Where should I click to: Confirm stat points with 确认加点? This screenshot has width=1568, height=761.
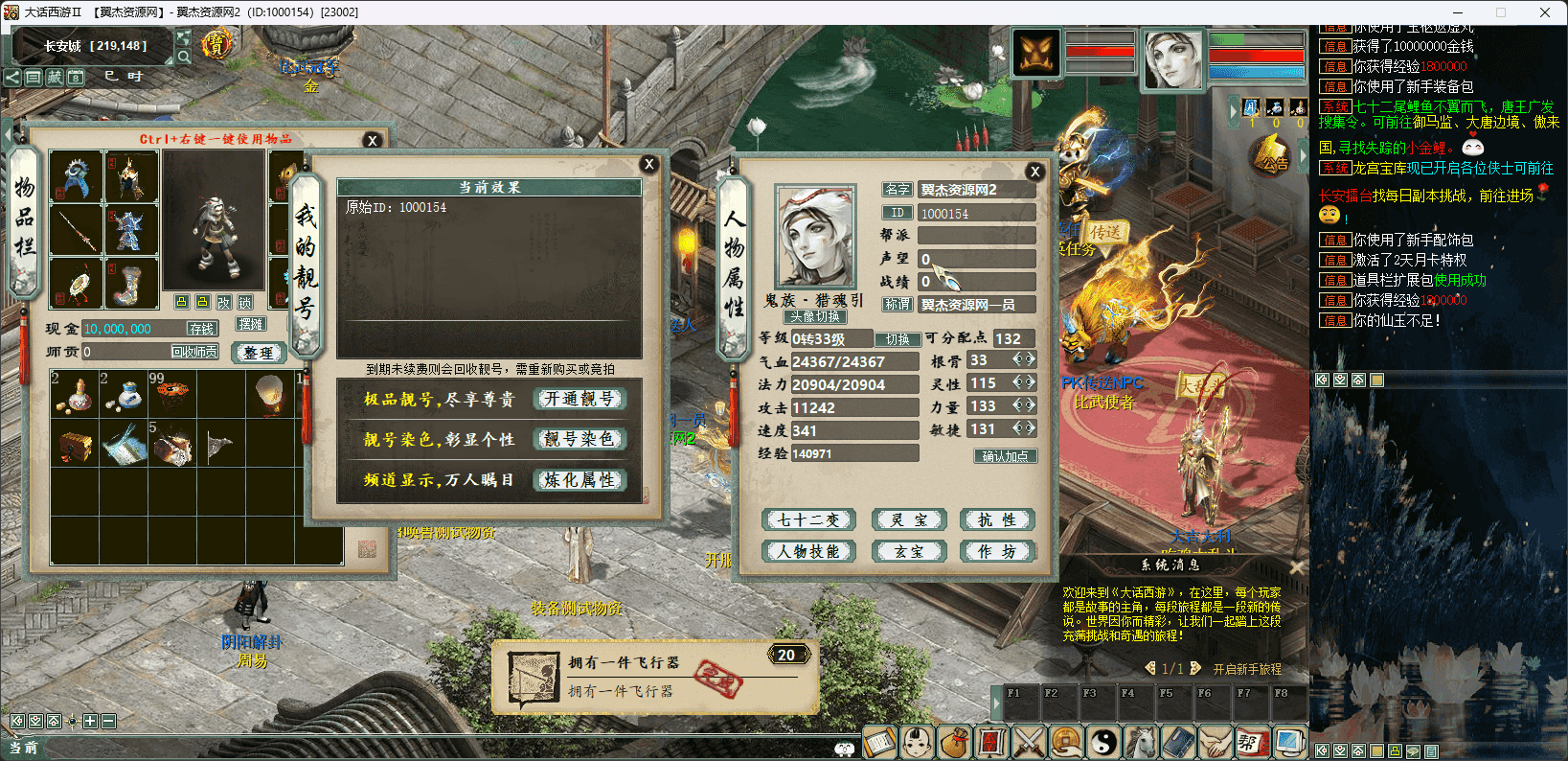pos(1005,456)
